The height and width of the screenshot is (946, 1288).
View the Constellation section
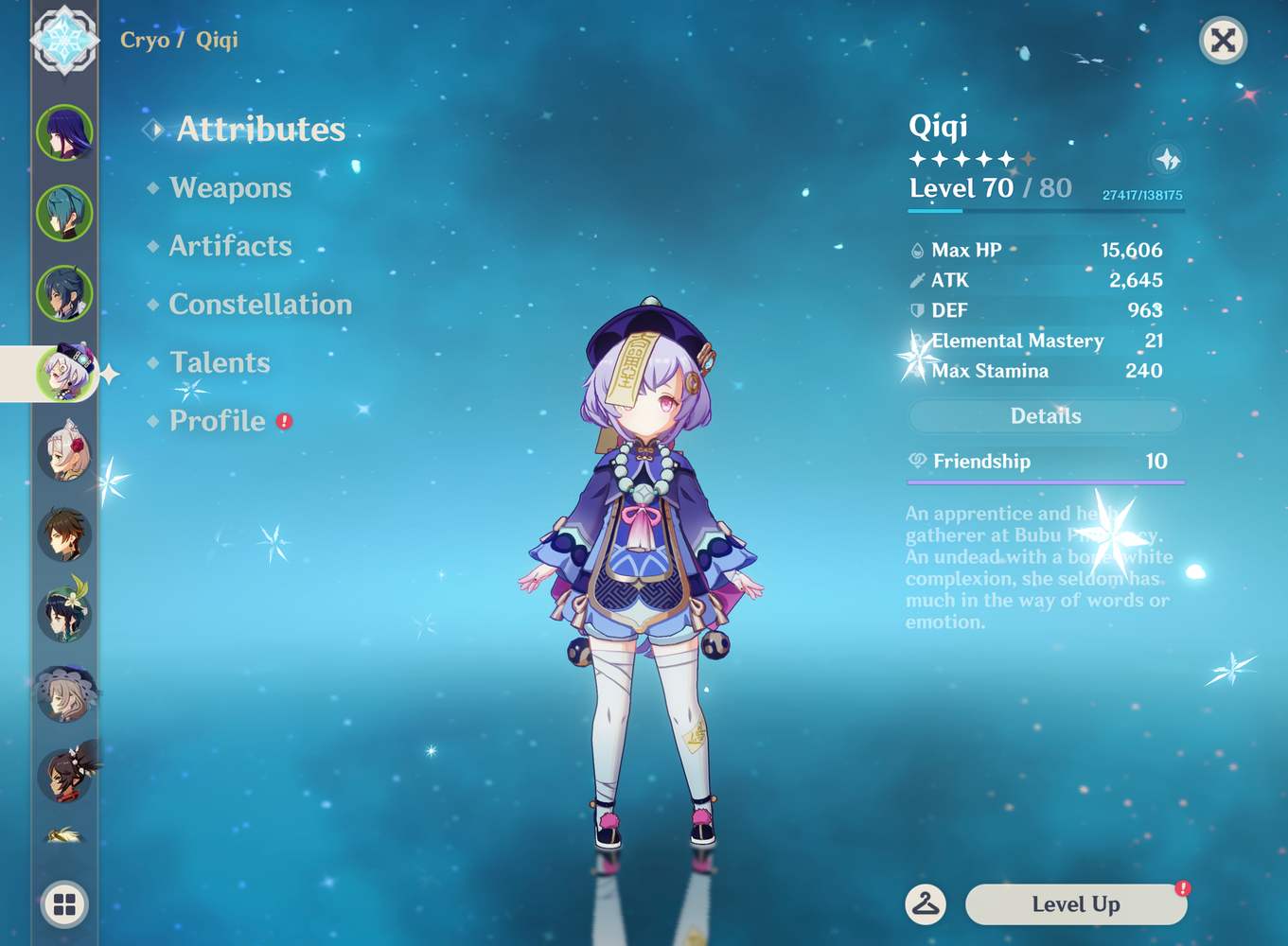coord(259,305)
